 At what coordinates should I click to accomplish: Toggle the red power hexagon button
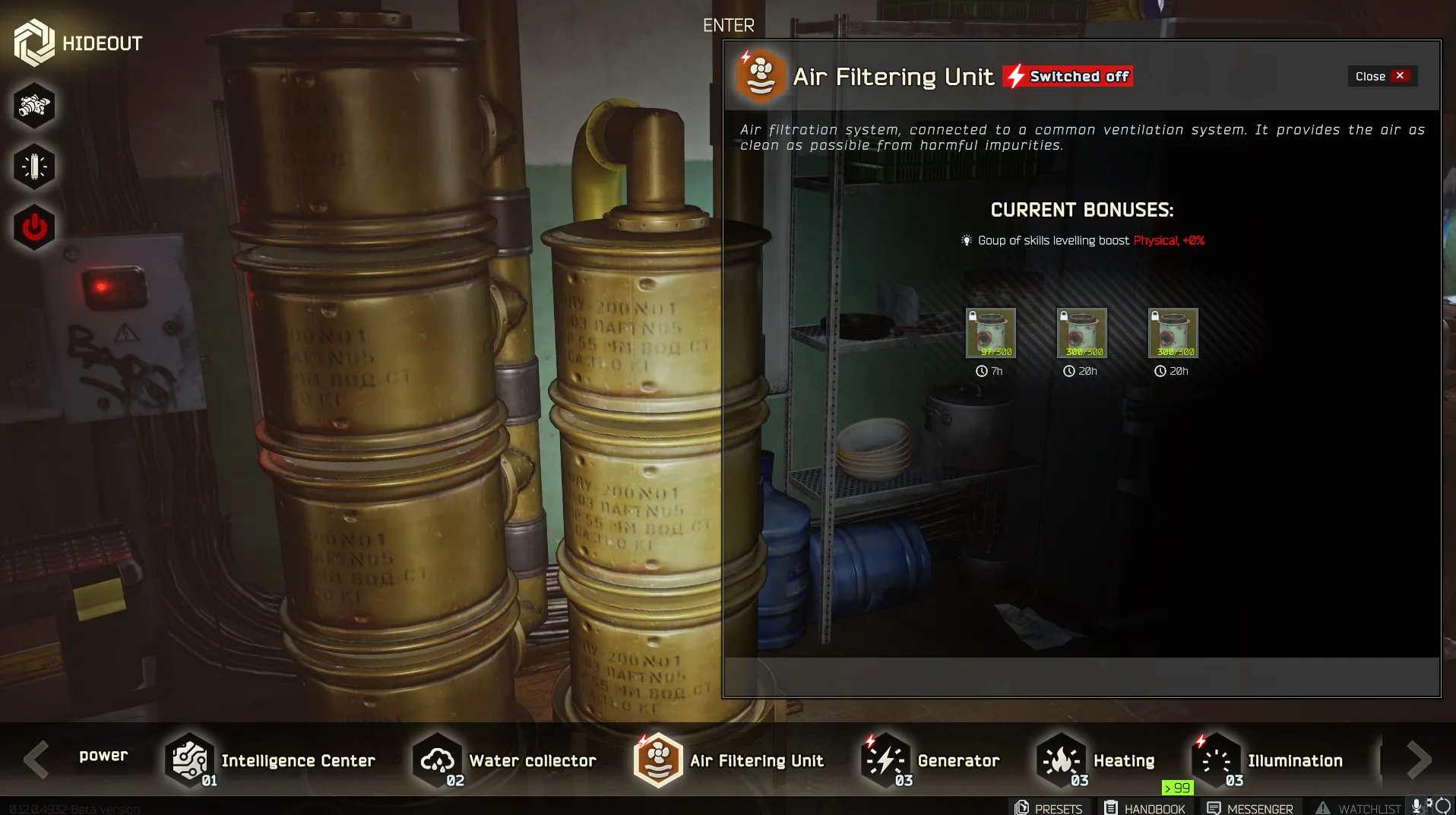coord(34,227)
